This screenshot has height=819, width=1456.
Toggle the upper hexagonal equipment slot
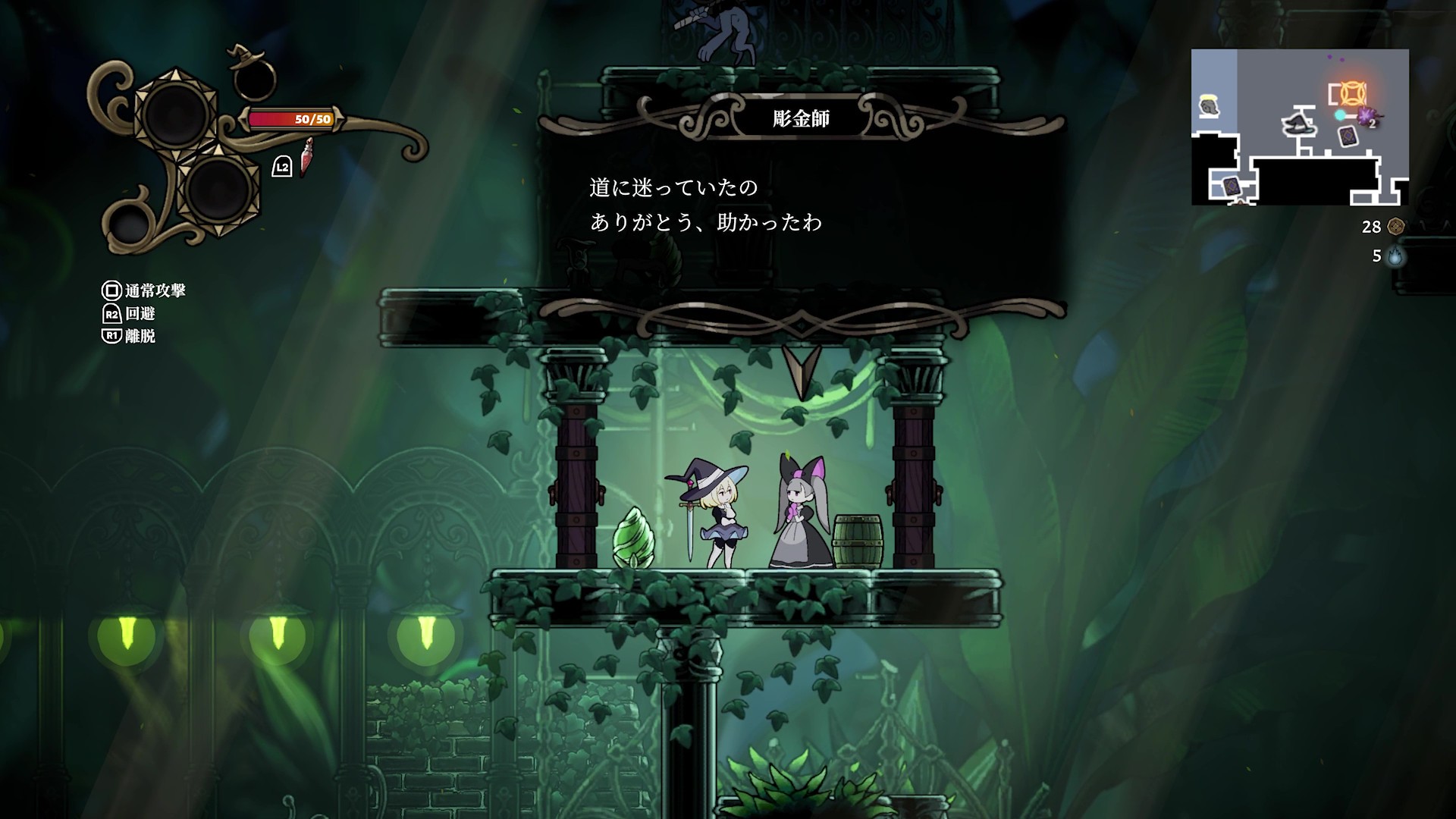click(x=175, y=111)
